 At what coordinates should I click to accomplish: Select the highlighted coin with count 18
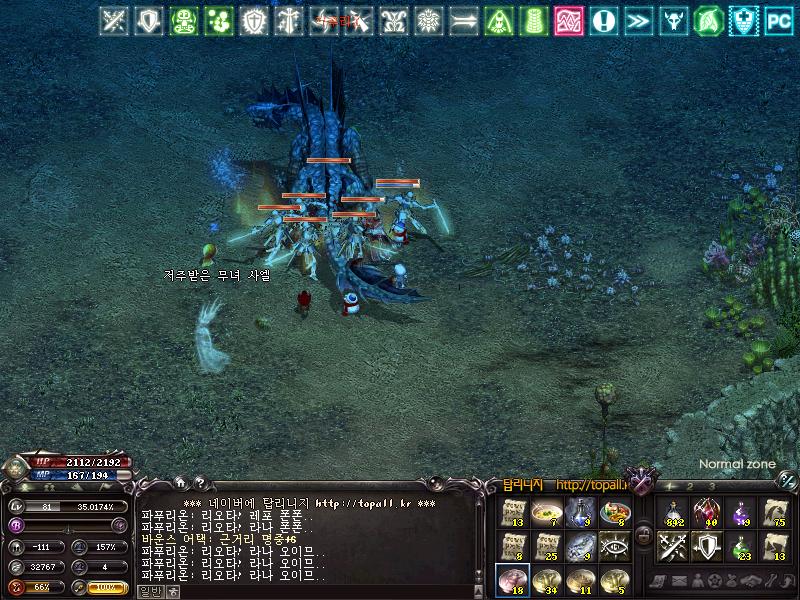point(512,579)
